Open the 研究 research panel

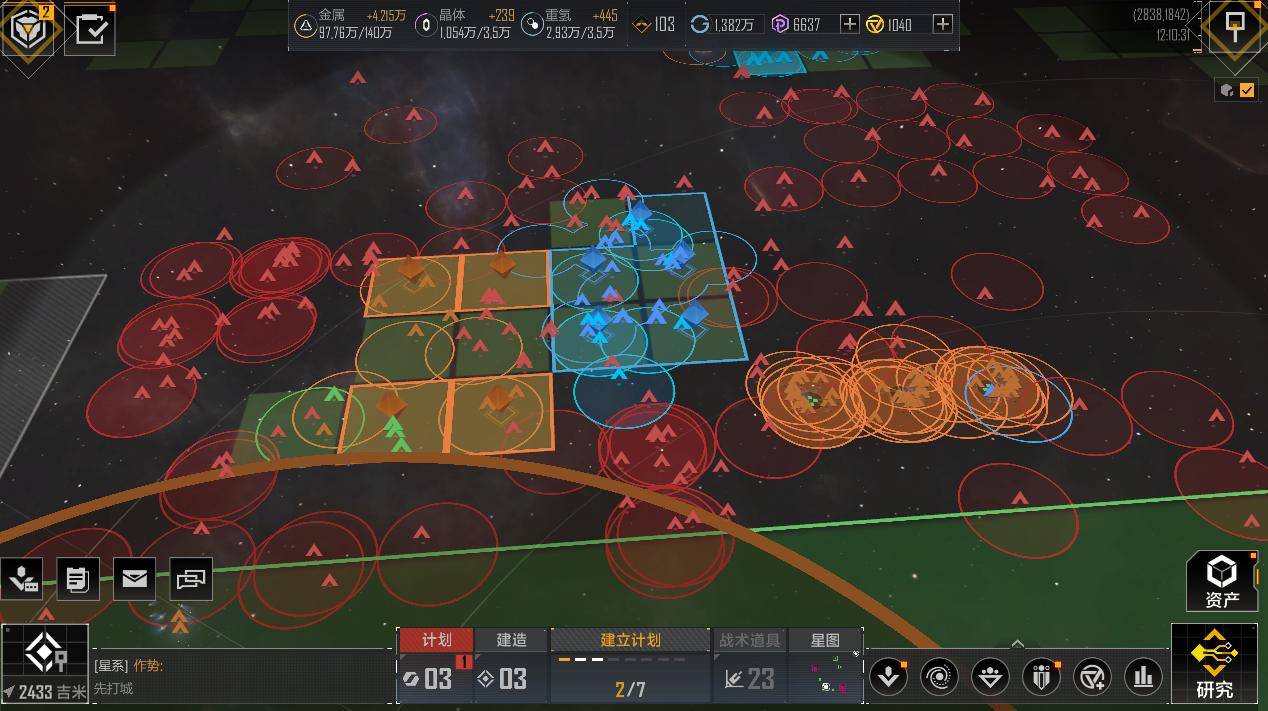point(1214,664)
